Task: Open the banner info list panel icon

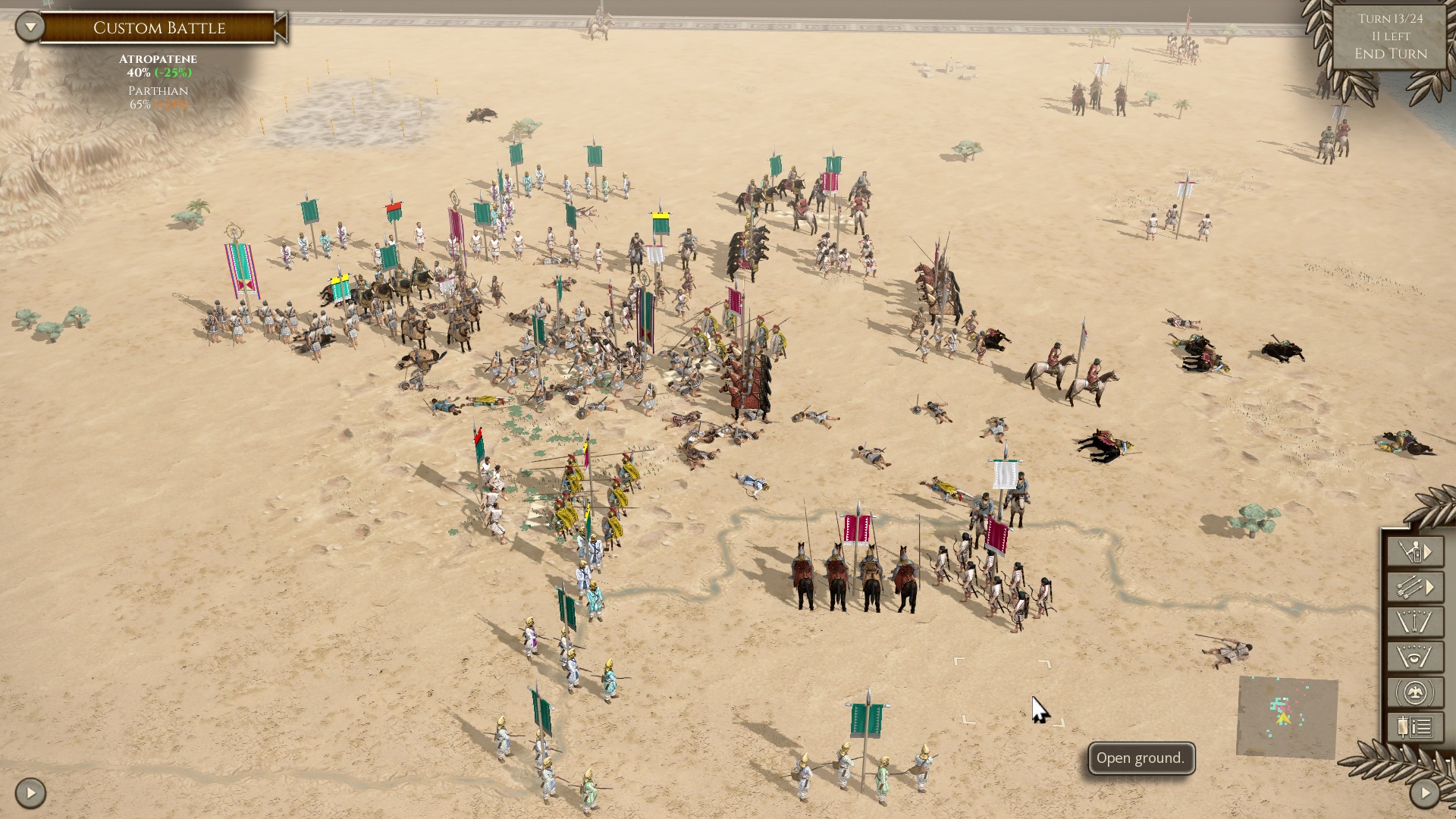Action: tap(1414, 725)
